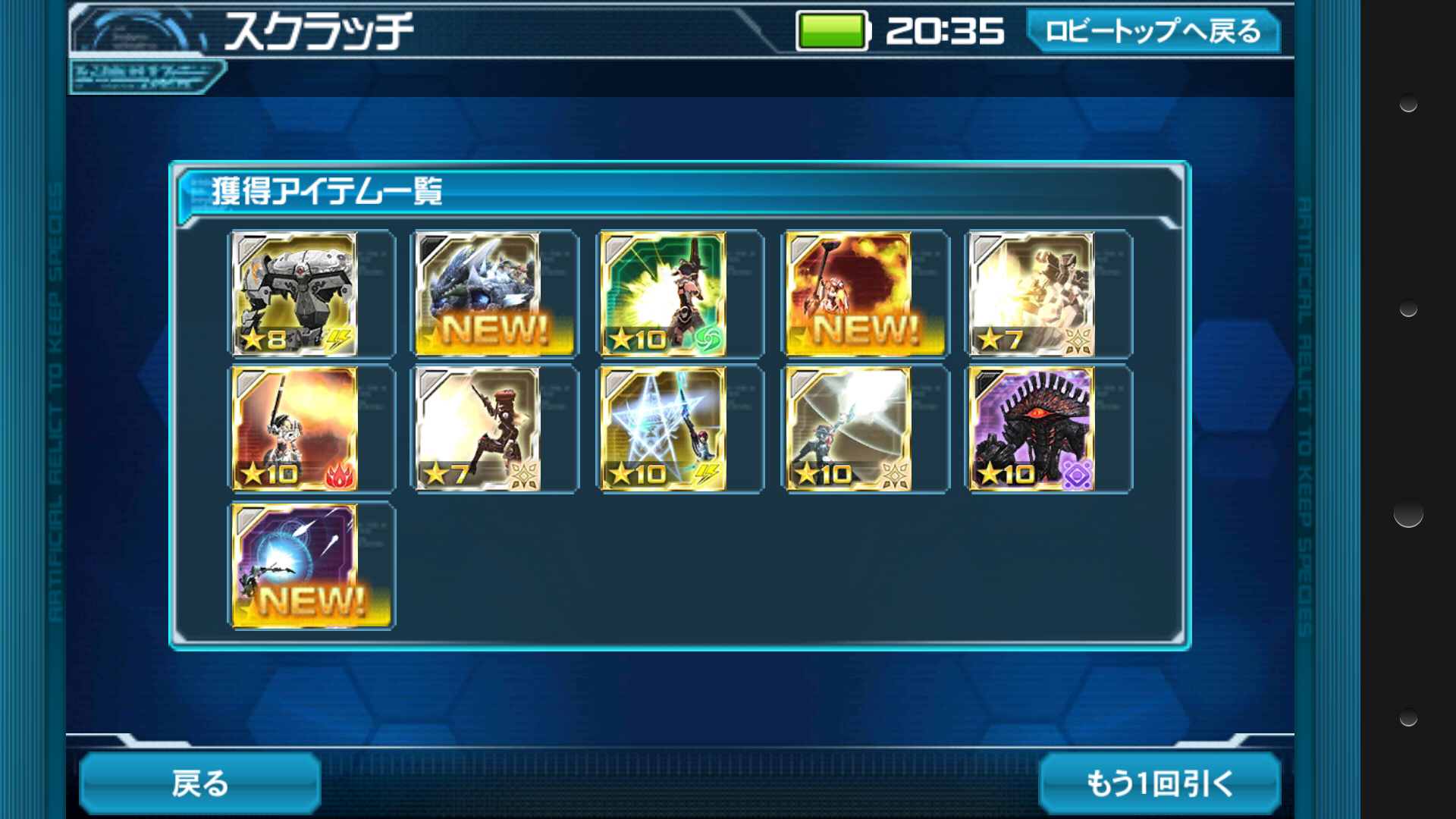Draw again with もう1回引く
Screen dimensions: 1456x819
[1159, 783]
